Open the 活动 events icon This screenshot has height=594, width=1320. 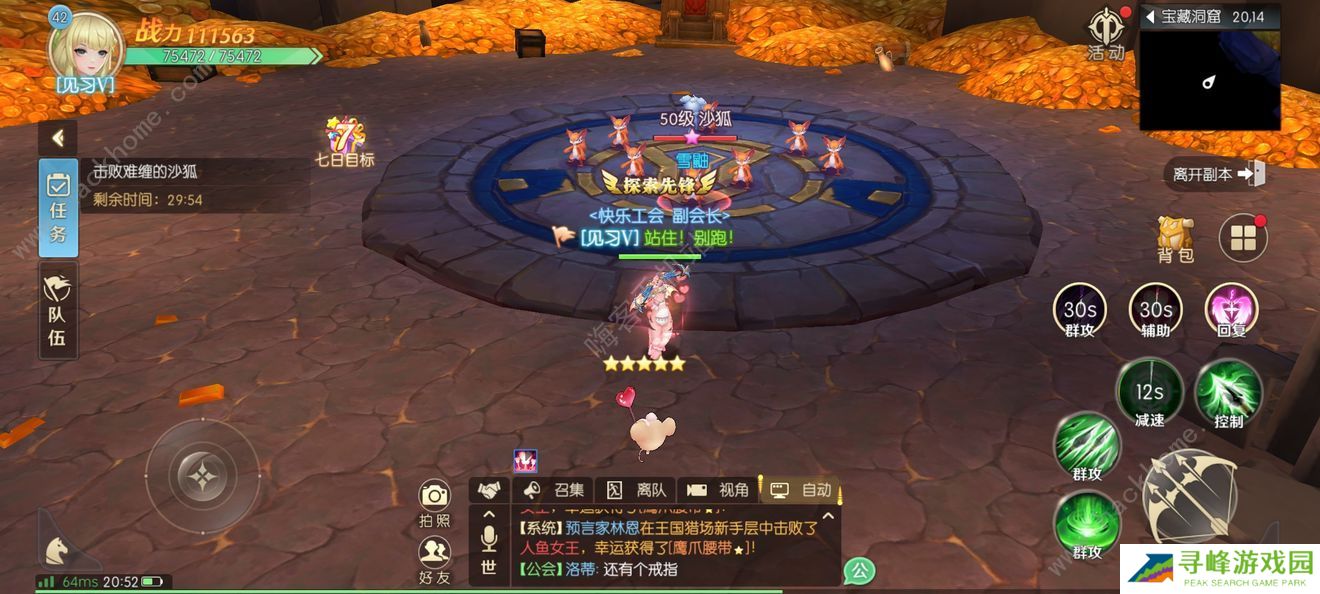pos(1105,32)
